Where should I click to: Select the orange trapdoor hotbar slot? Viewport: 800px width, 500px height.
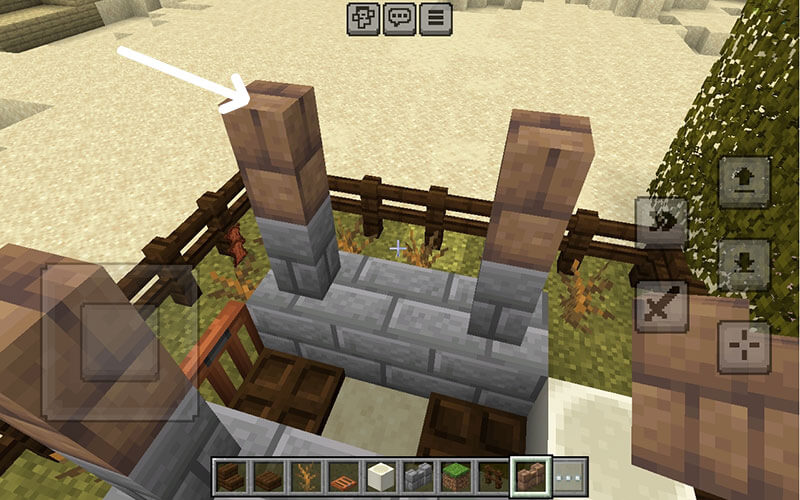point(342,476)
